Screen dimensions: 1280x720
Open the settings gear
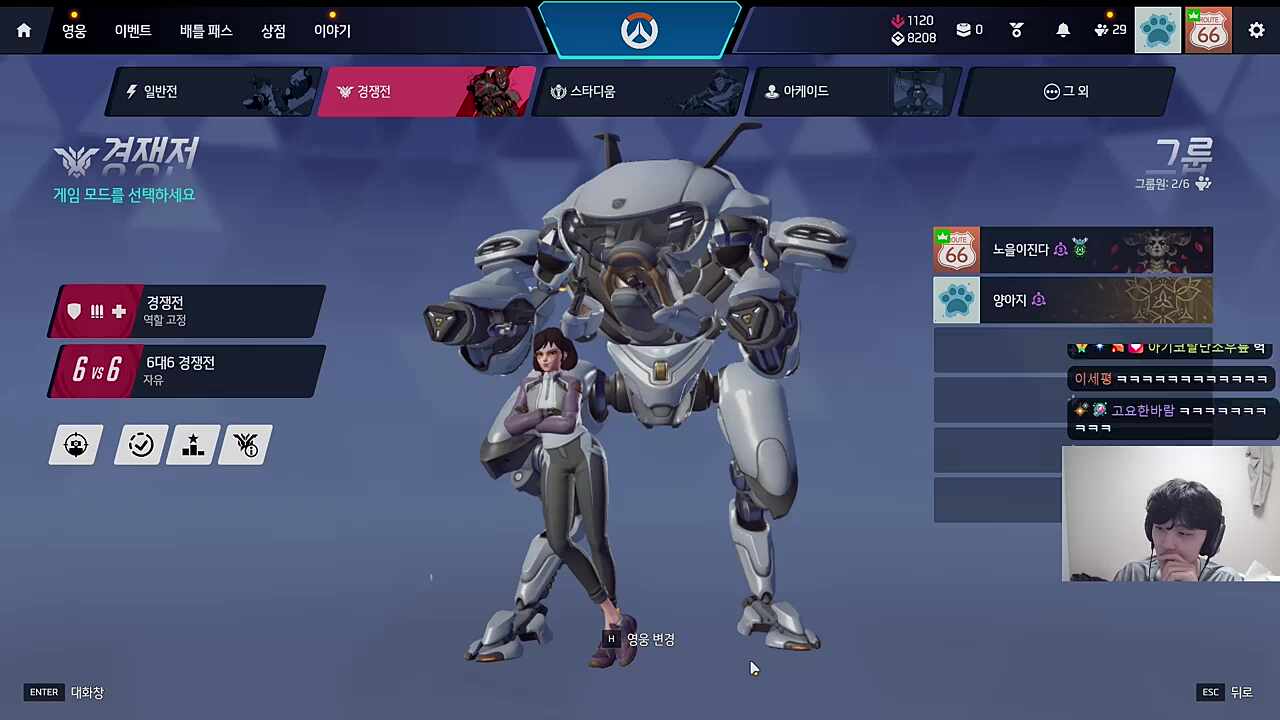point(1257,31)
